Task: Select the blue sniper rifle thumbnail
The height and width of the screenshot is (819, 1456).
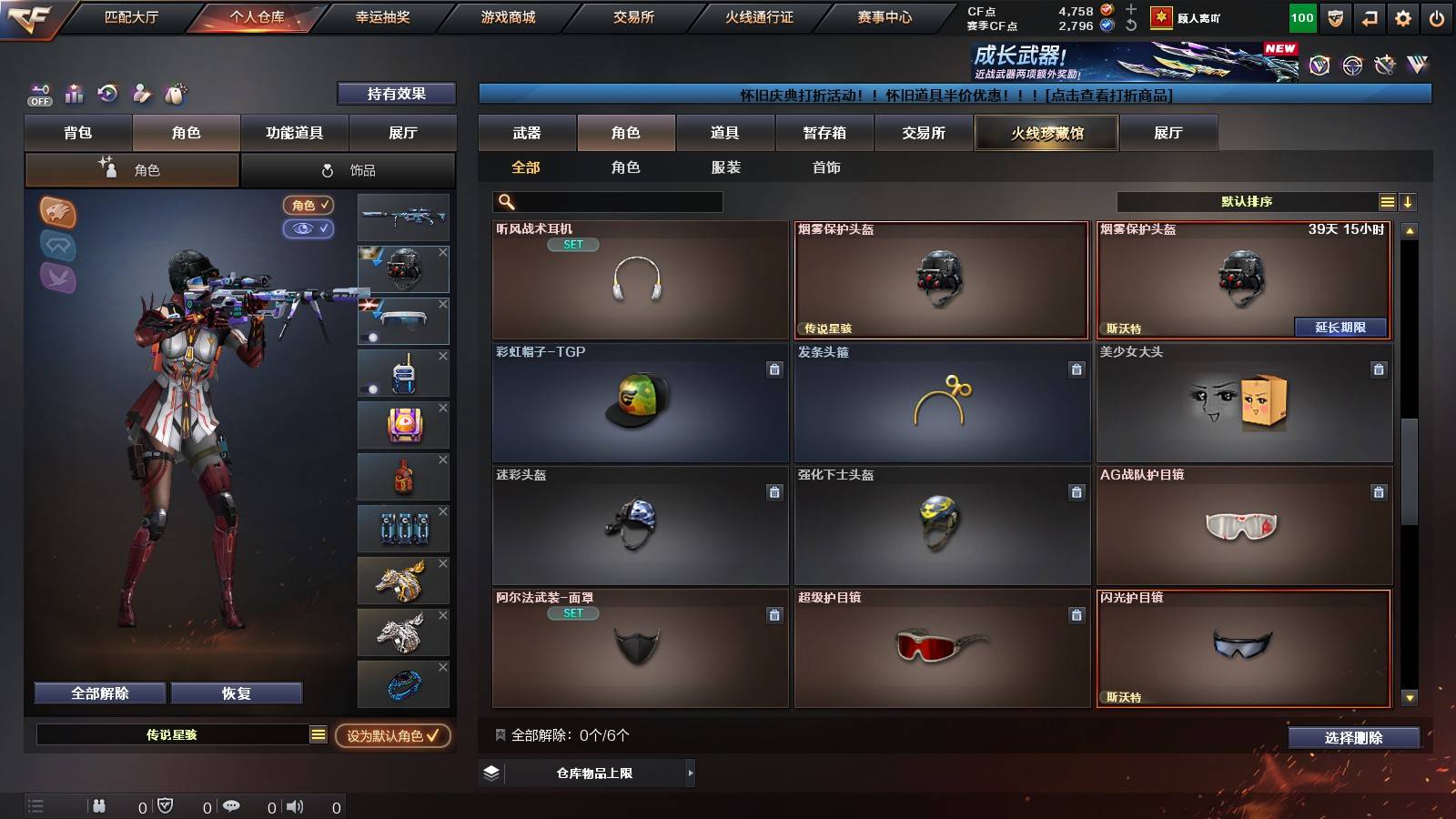Action: point(403,217)
